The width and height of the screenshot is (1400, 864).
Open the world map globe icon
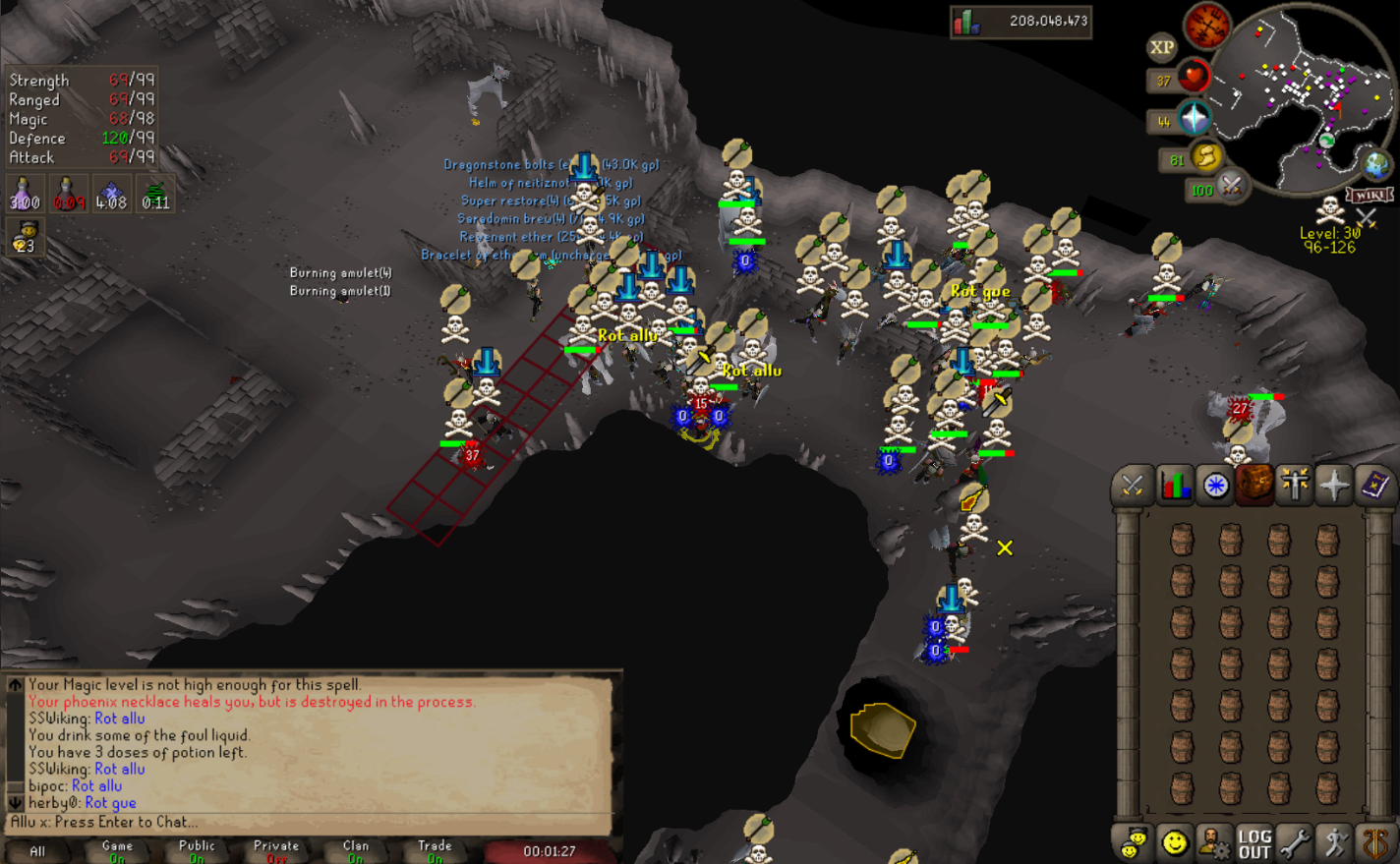point(1375,164)
